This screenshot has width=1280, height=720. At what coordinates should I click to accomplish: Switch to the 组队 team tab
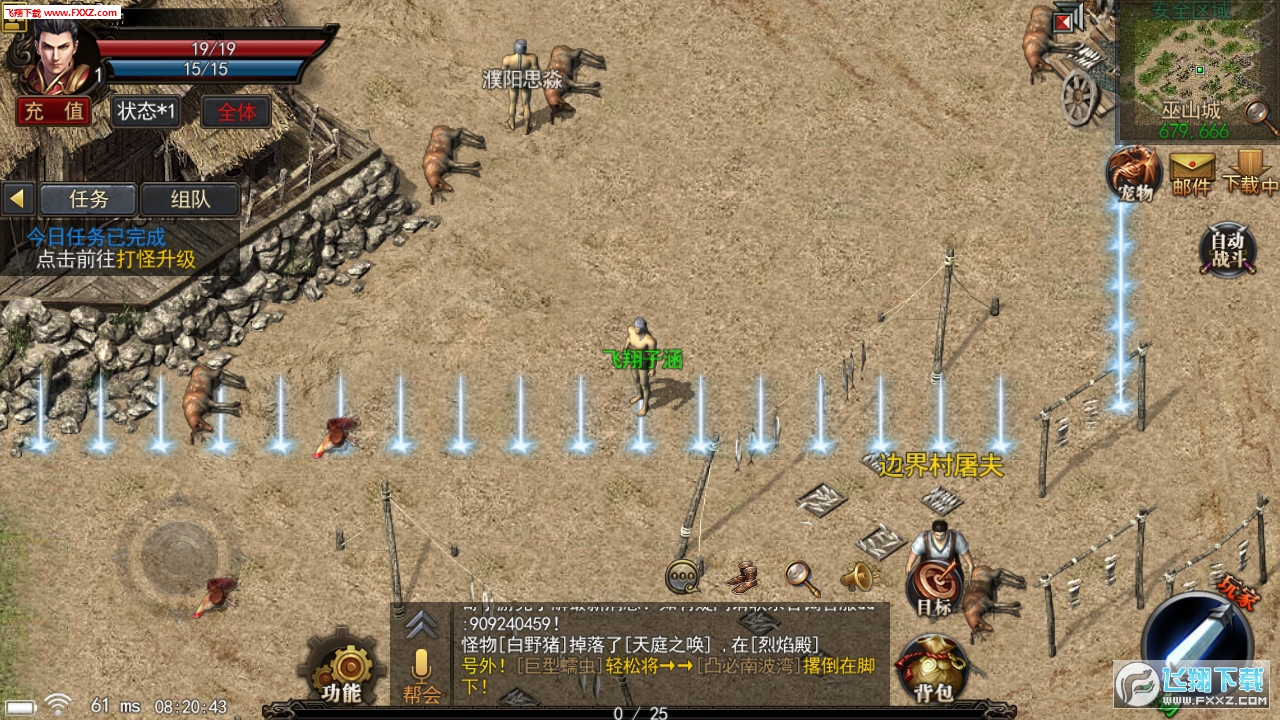coord(190,198)
